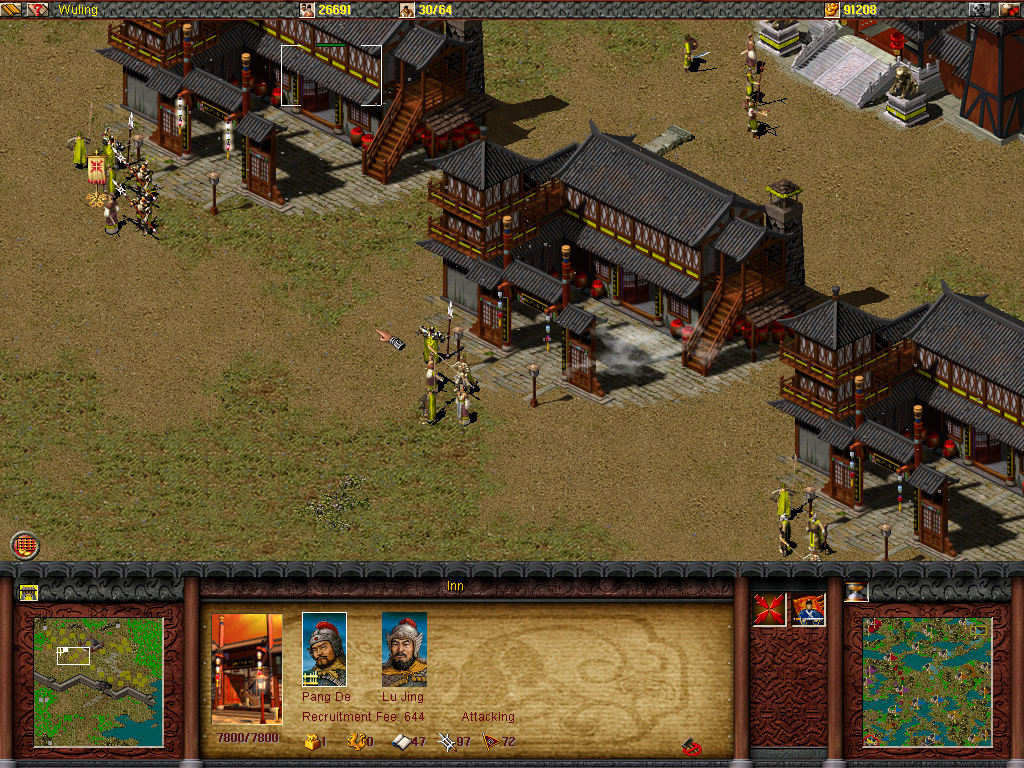Click the world overview minimap
Image resolution: width=1024 pixels, height=768 pixels.
tap(927, 681)
